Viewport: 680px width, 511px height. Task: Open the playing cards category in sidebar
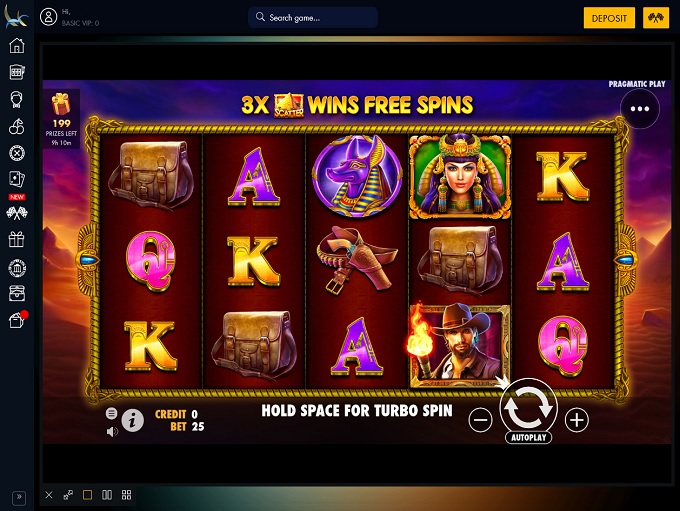(16, 179)
